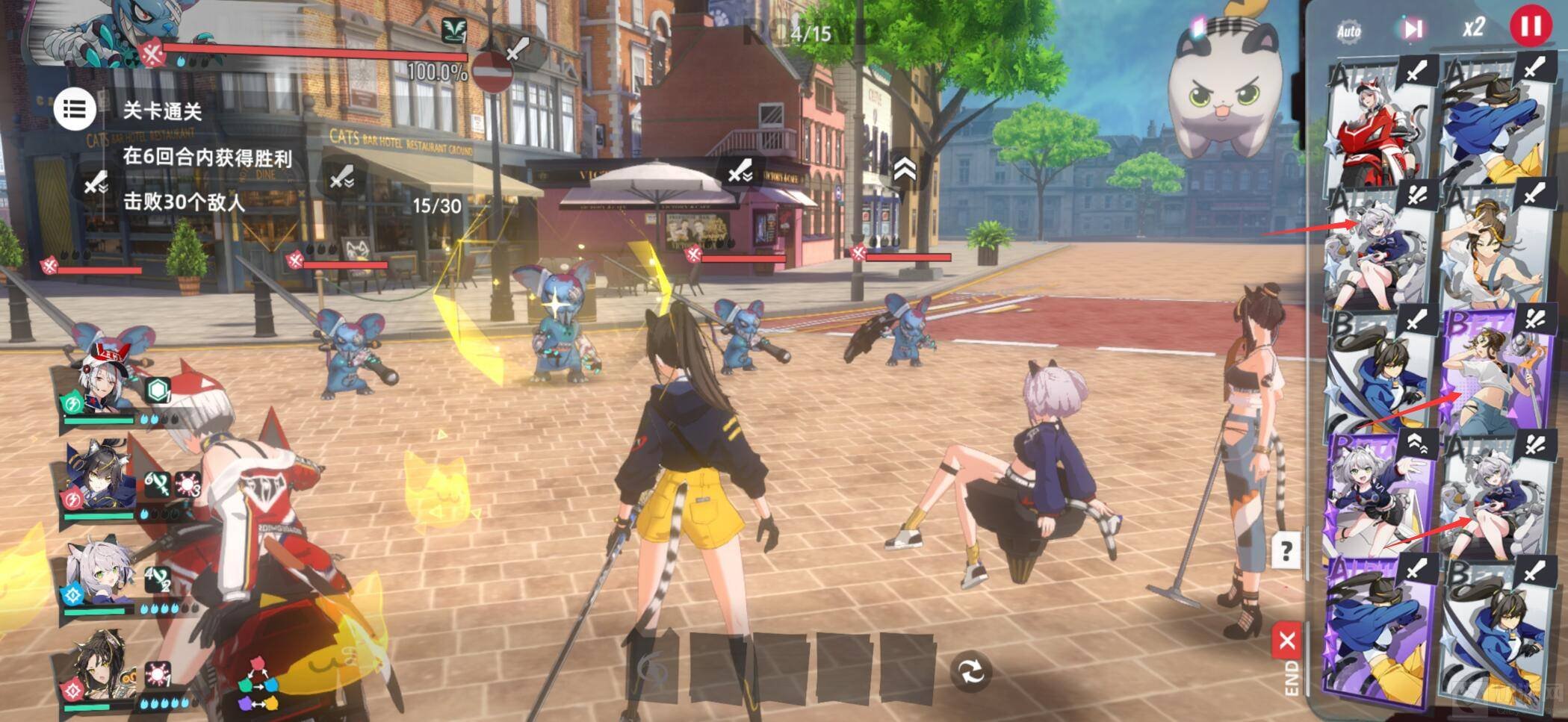Toggle Auto battle mode
Image resolution: width=1568 pixels, height=722 pixels.
(x=1348, y=31)
